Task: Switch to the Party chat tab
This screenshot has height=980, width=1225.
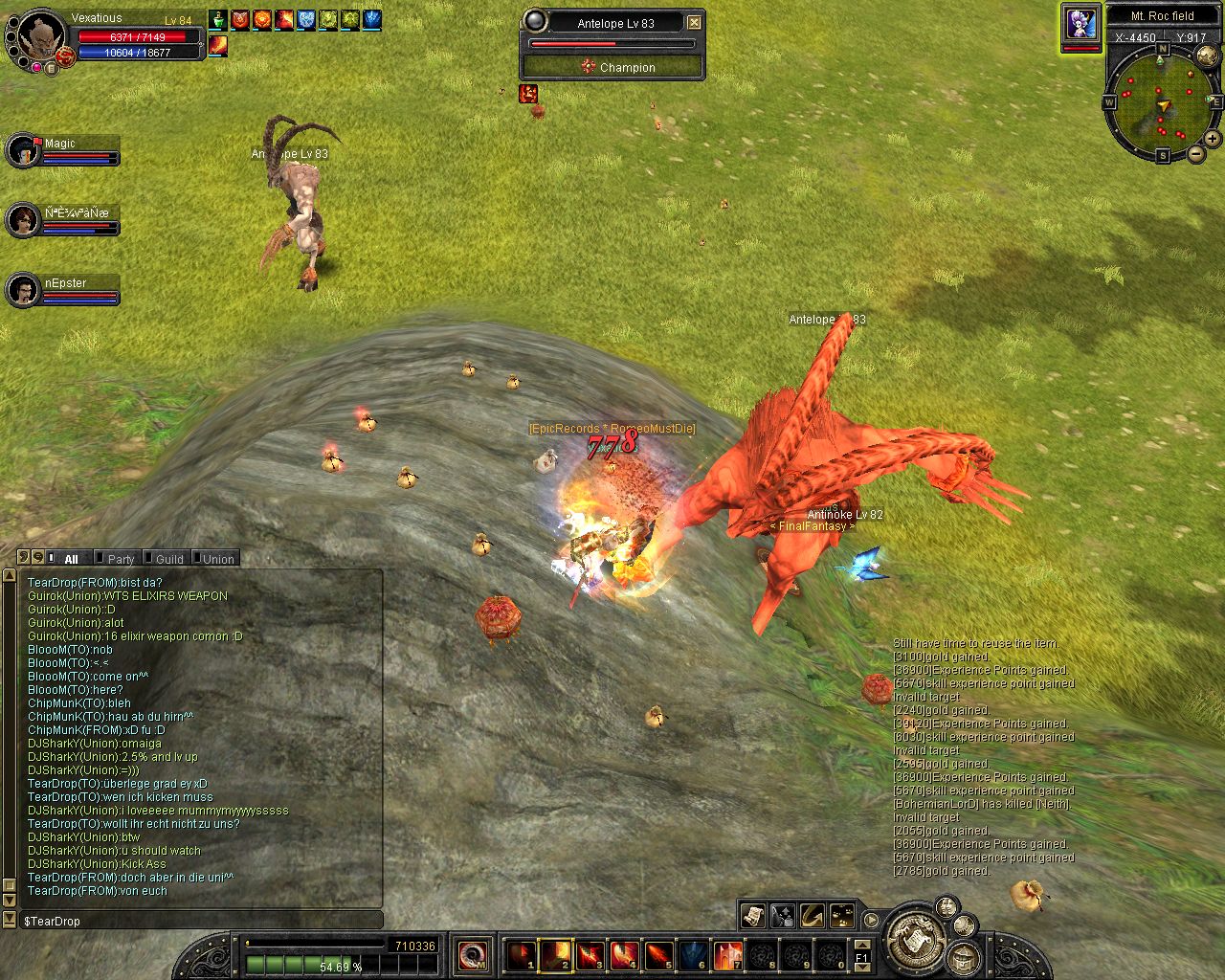Action: pyautogui.click(x=120, y=559)
